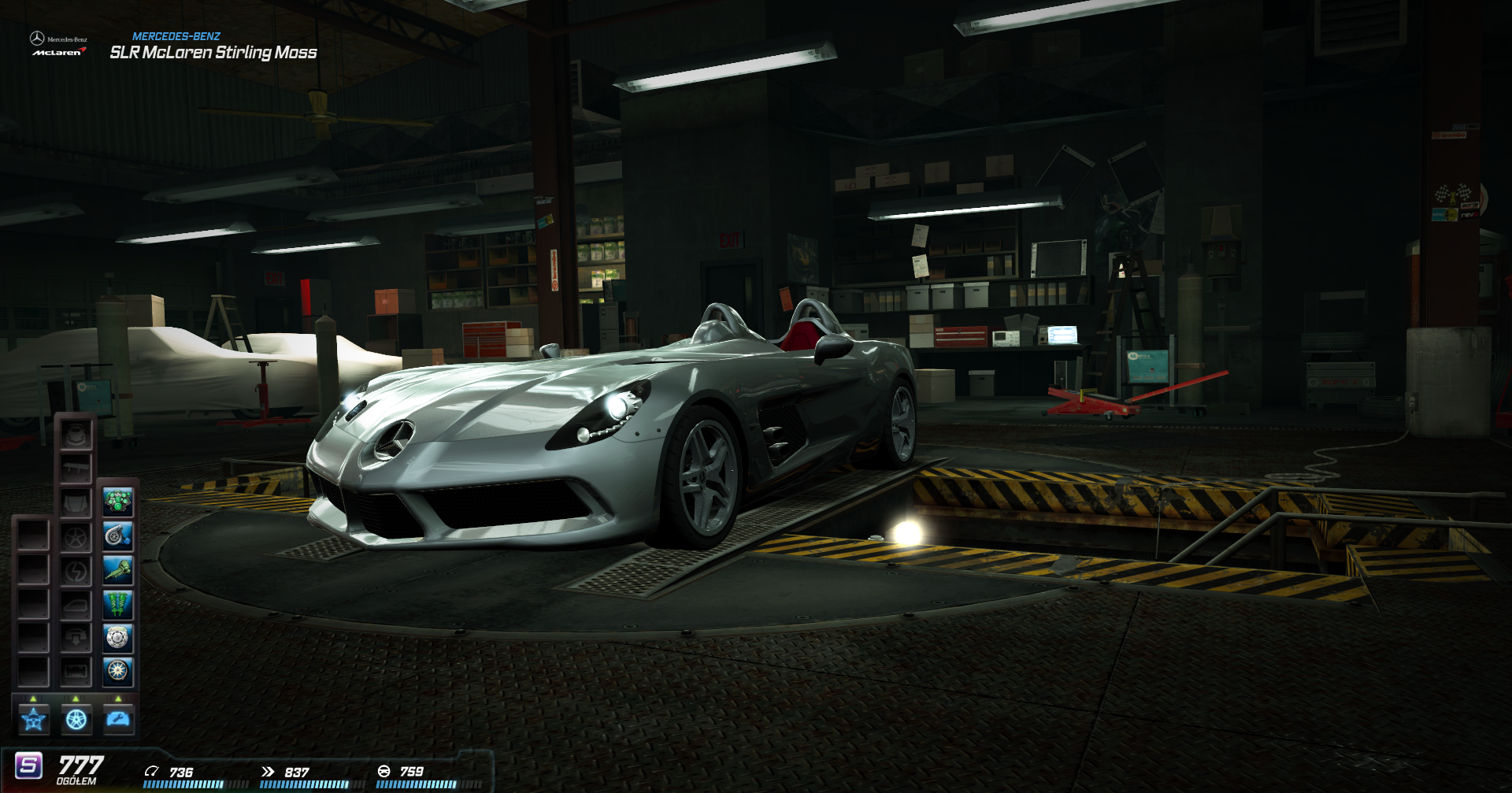Choose the spoiler visual slot
Viewport: 1512px width, 793px height.
[76, 469]
